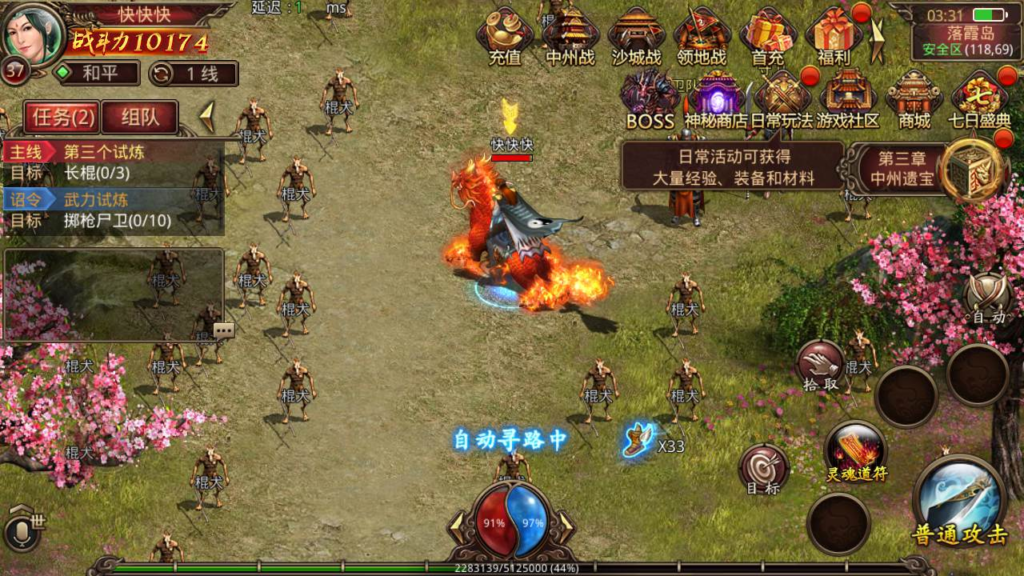Open 日常玩法 daily activities

tap(782, 99)
